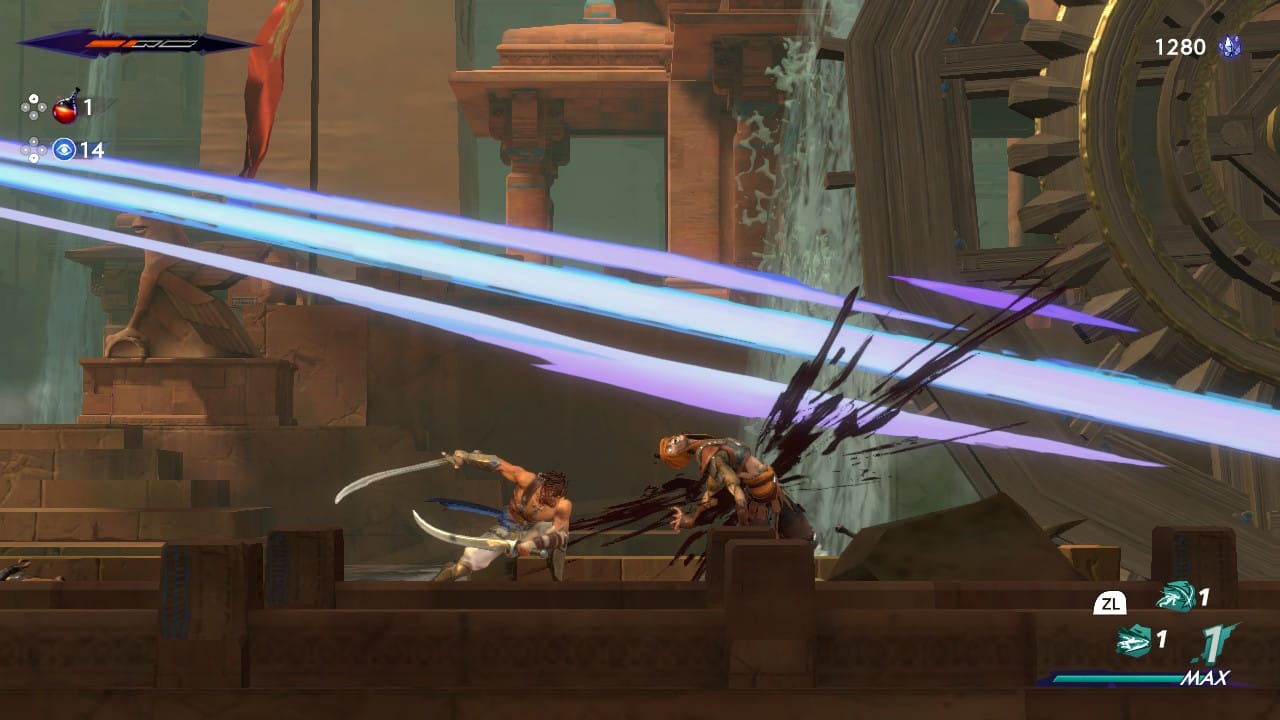The height and width of the screenshot is (720, 1280).
Task: Use the red healing potion icon
Action: pos(66,106)
